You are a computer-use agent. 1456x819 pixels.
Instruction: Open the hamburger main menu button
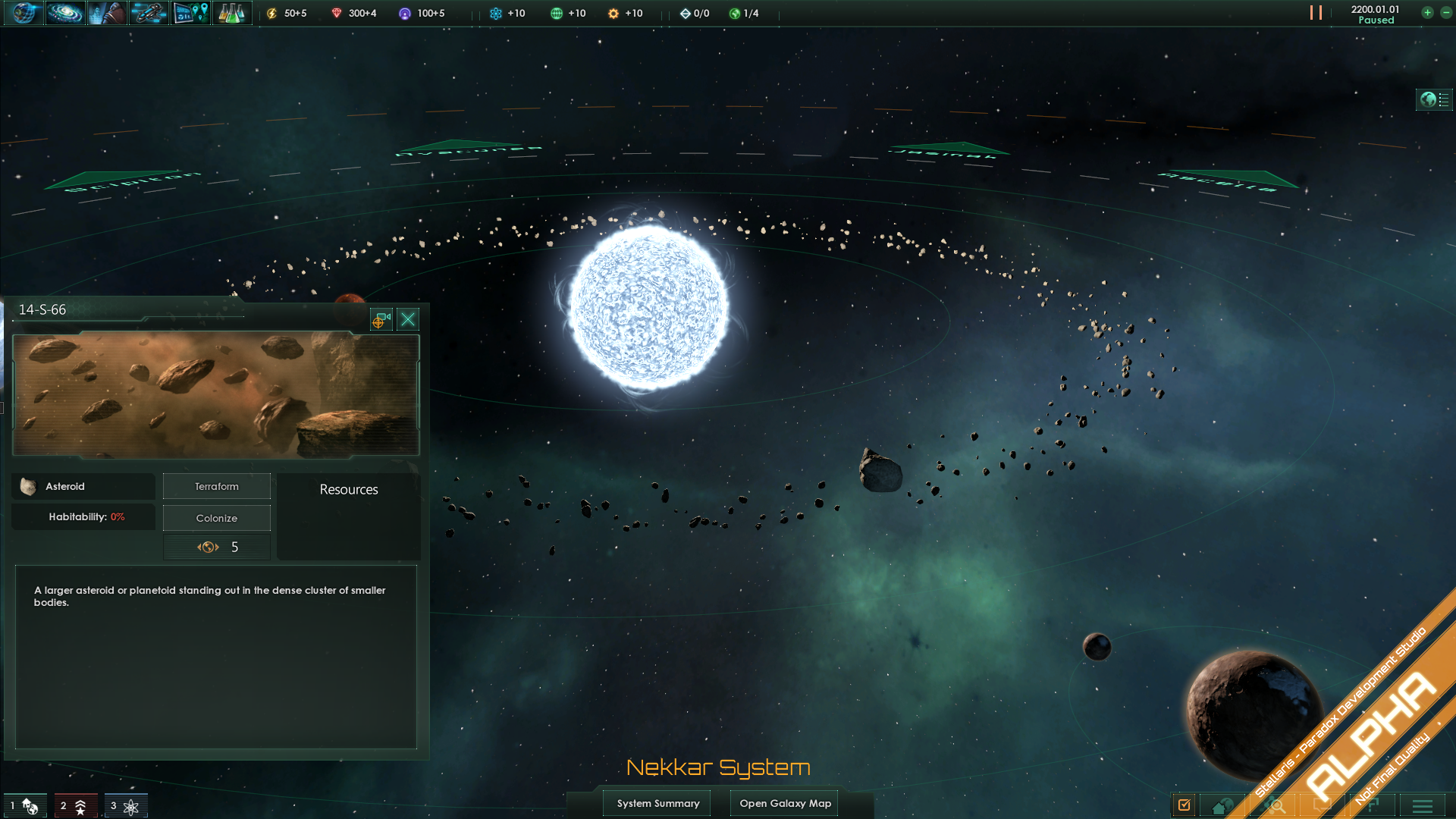point(1422,806)
